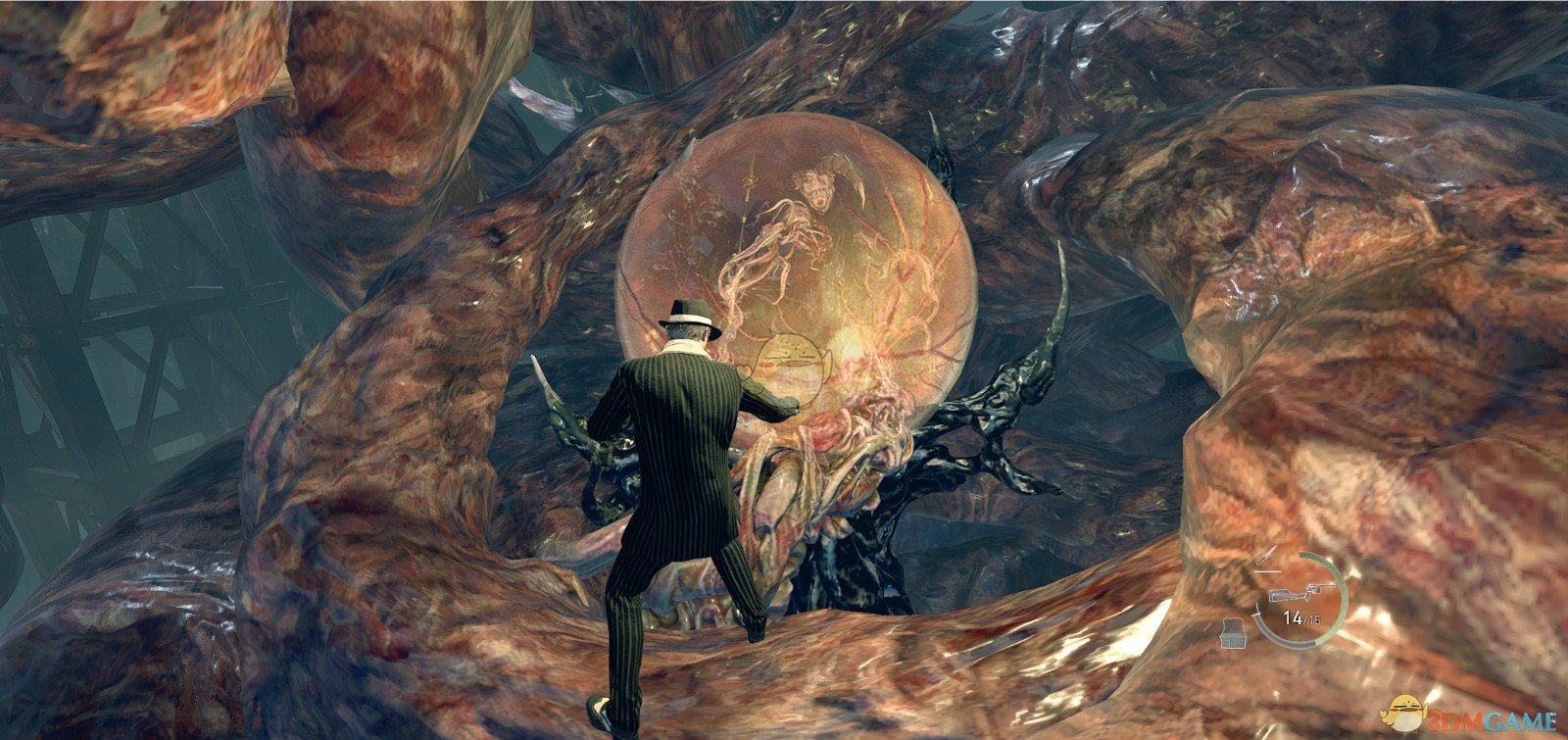Click the ammo counter showing 14/15
Screen dimensions: 1568x740
click(1301, 617)
